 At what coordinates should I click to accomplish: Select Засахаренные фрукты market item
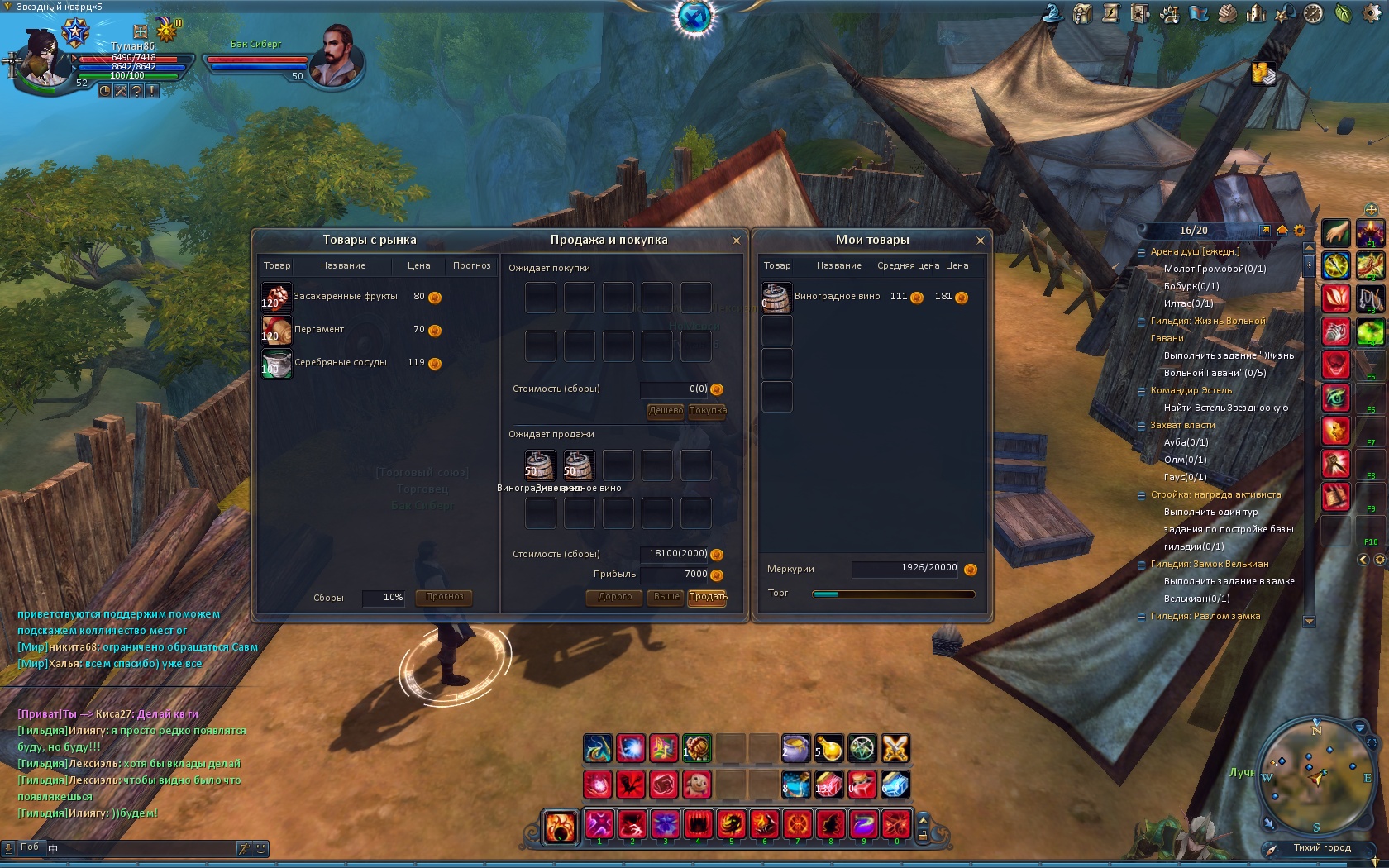pyautogui.click(x=346, y=297)
